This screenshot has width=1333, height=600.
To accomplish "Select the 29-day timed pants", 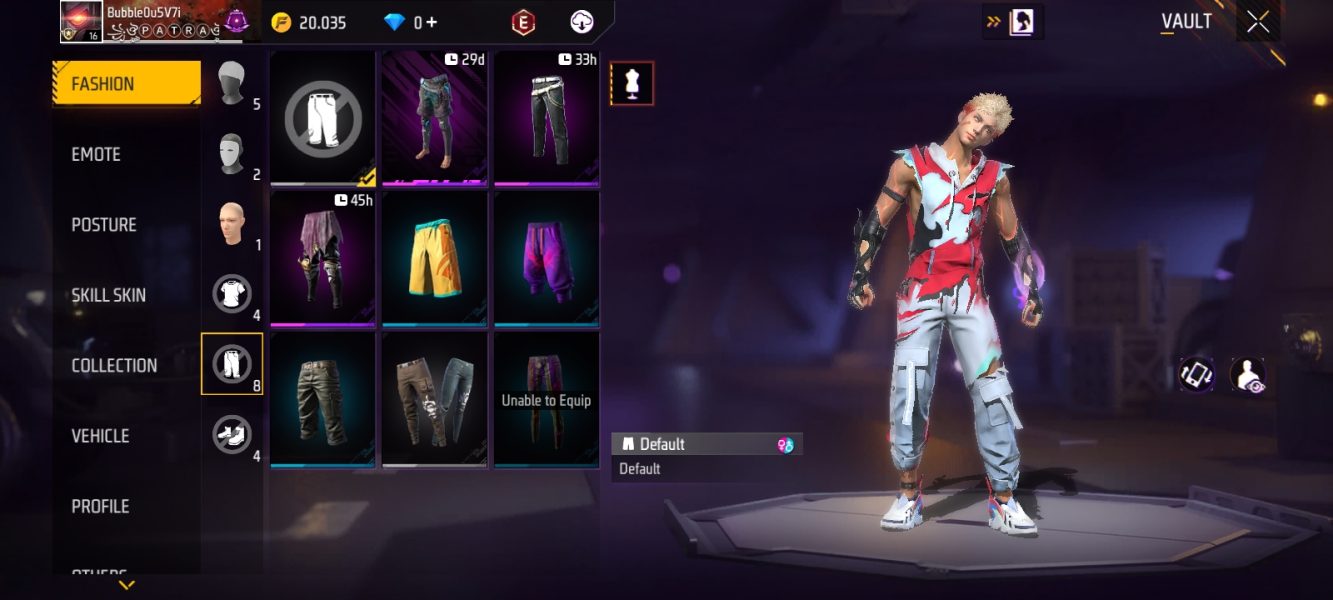I will pyautogui.click(x=435, y=118).
